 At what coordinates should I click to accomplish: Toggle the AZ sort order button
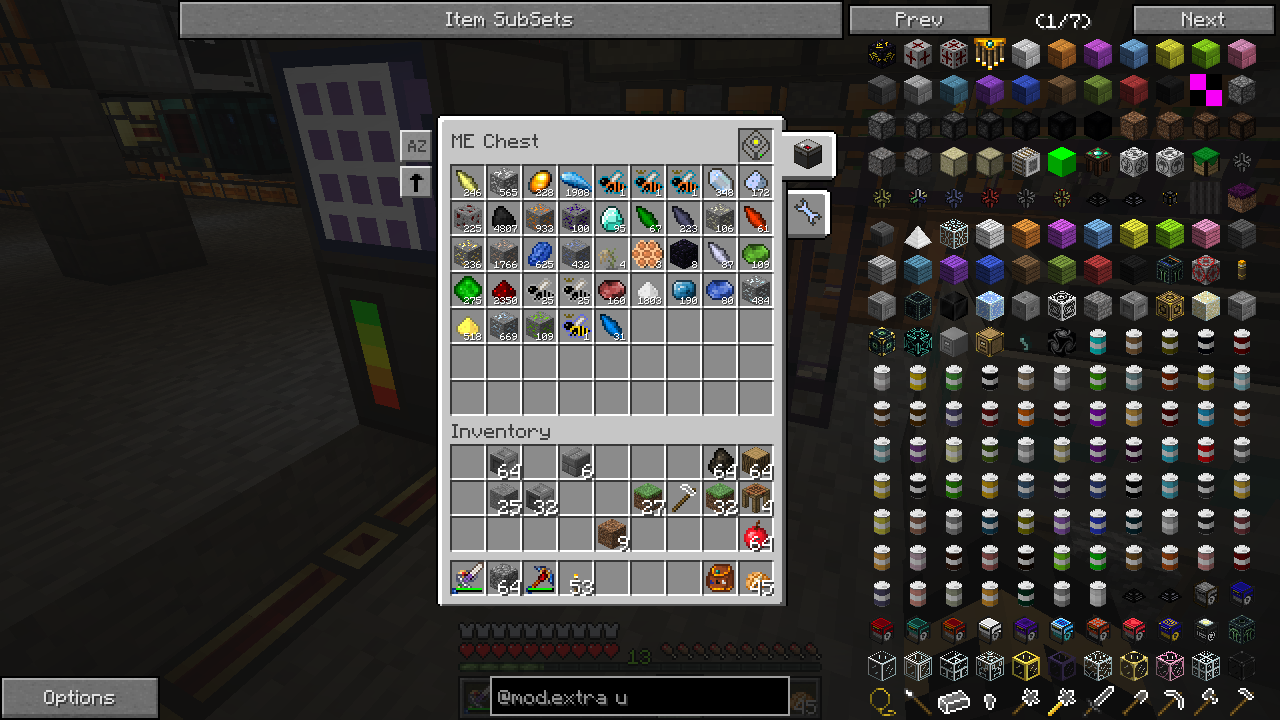(416, 146)
